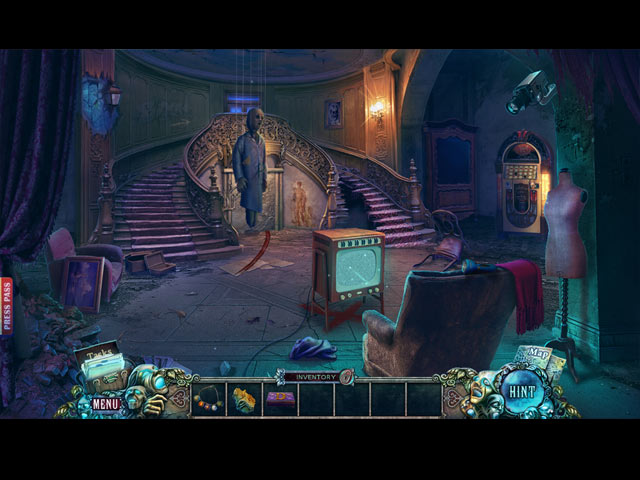Viewport: 640px width, 480px height.
Task: Select the bead necklace inventory item
Action: (x=208, y=398)
